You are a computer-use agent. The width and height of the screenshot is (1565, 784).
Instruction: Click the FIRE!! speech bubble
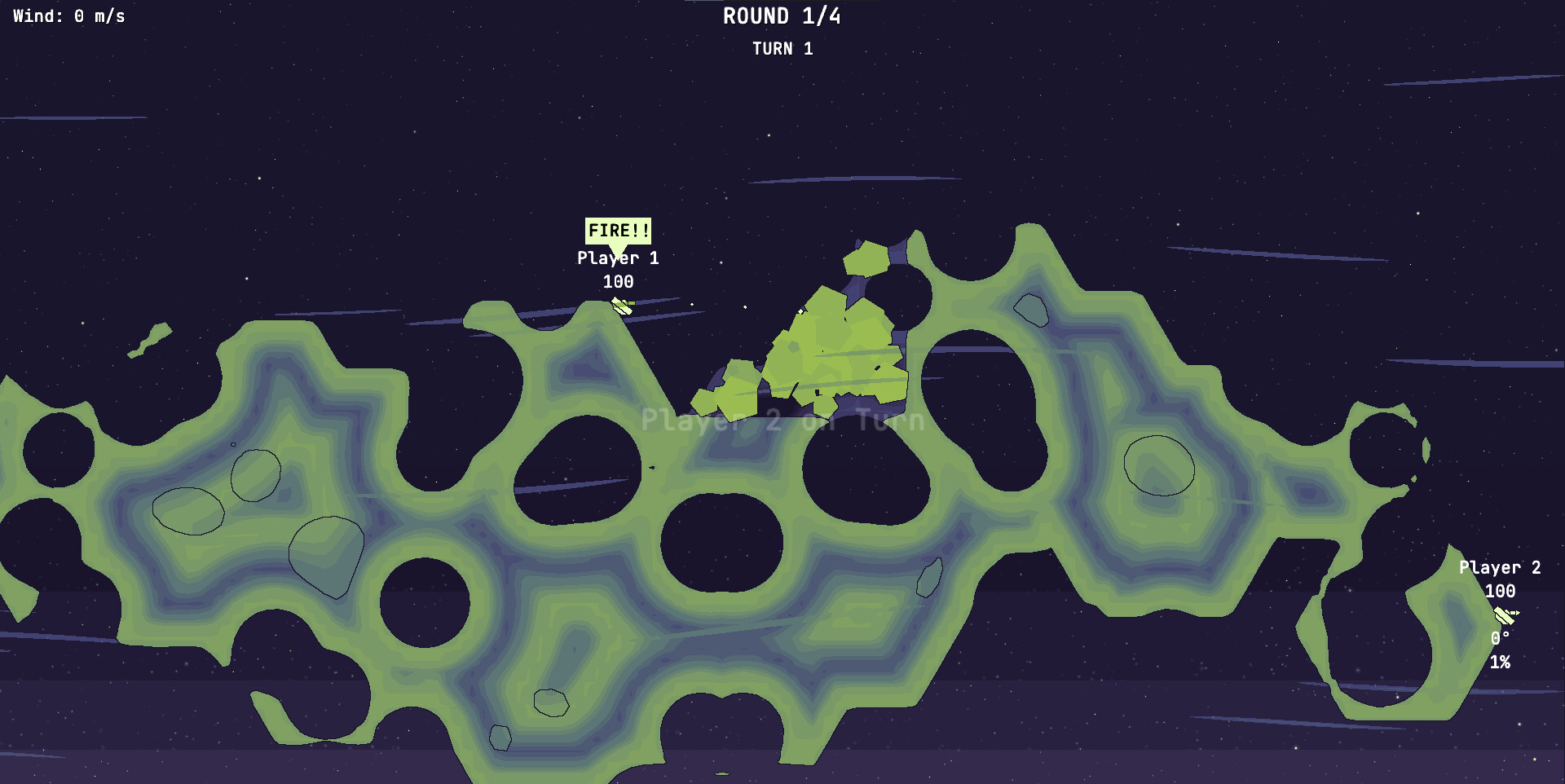coord(618,231)
